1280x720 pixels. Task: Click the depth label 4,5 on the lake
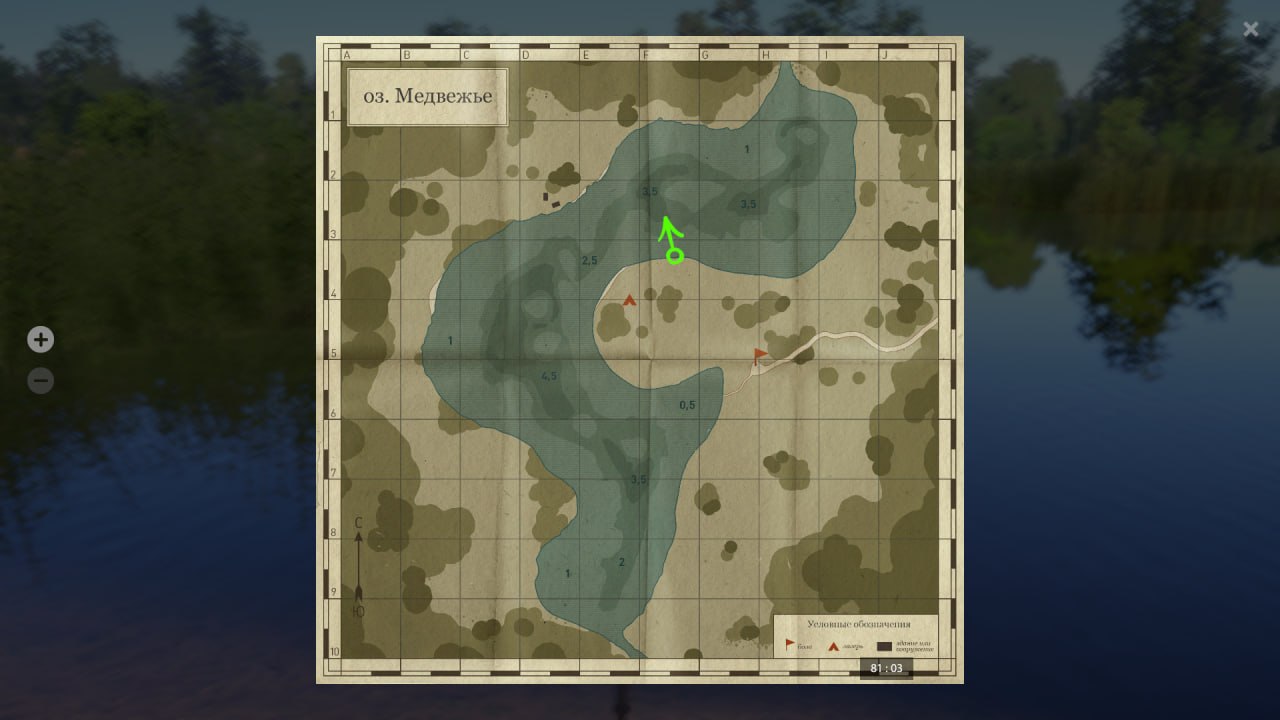547,375
